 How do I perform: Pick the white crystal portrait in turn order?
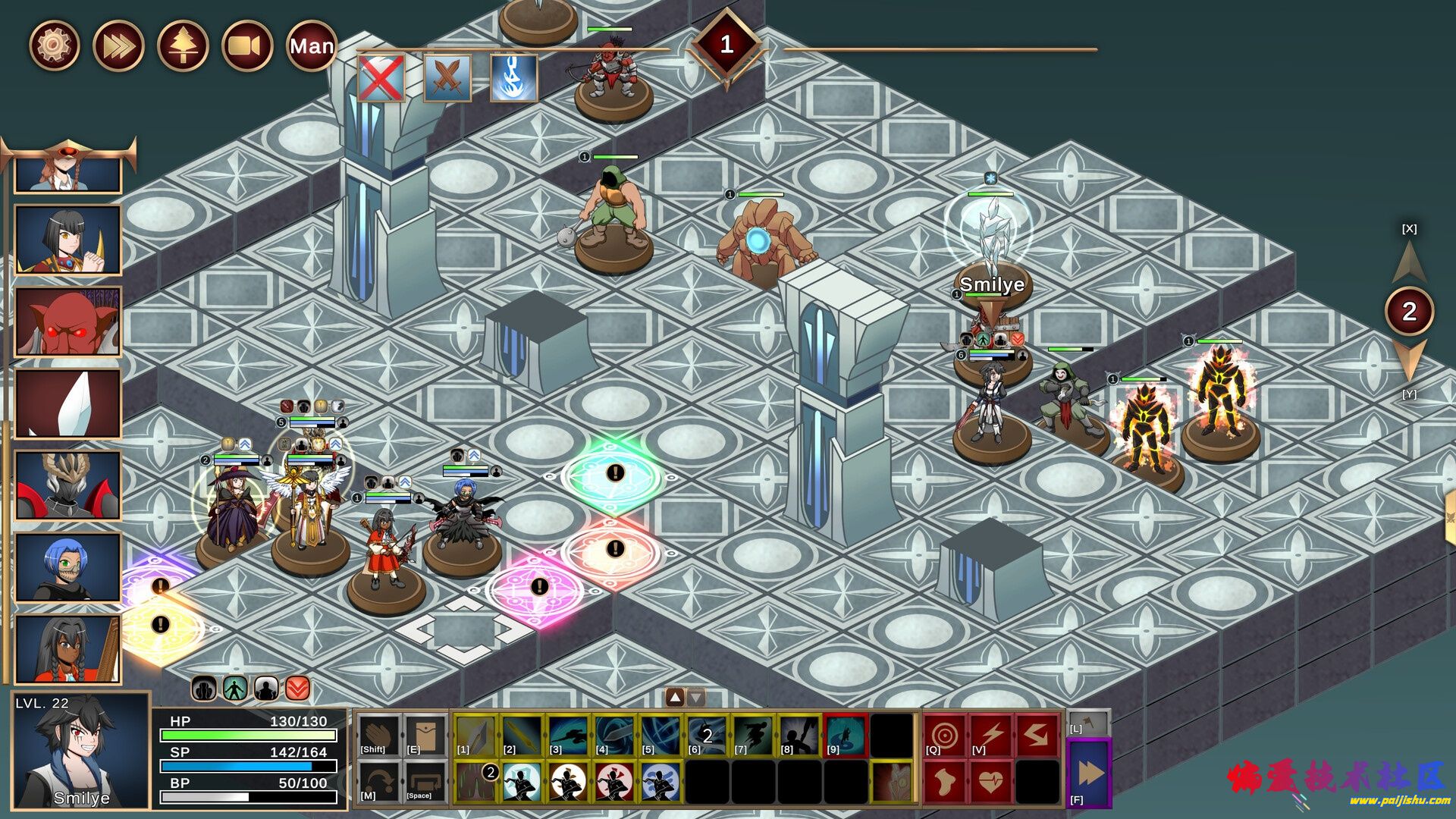pyautogui.click(x=68, y=403)
